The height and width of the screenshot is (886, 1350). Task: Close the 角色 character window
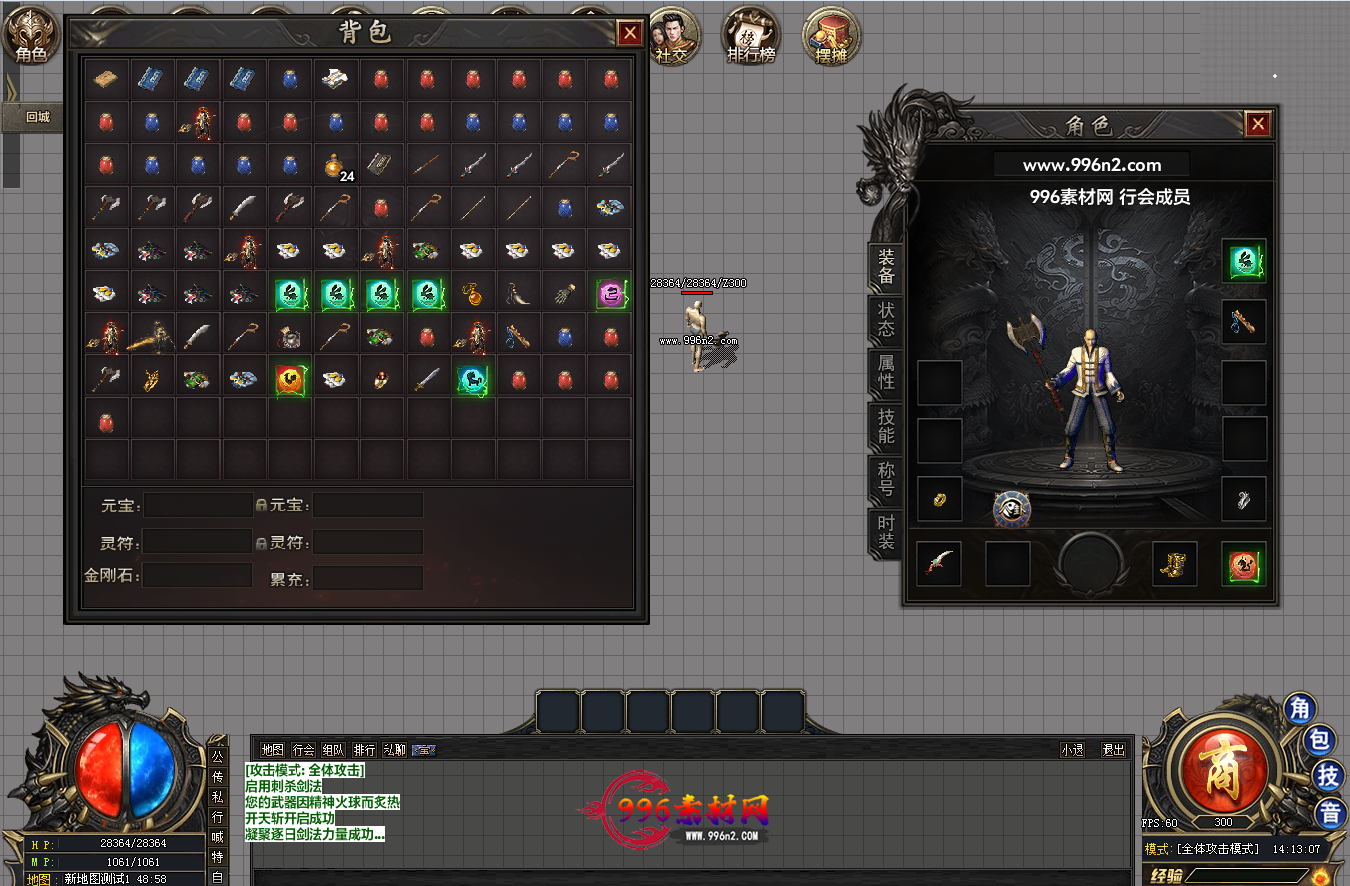click(1258, 124)
